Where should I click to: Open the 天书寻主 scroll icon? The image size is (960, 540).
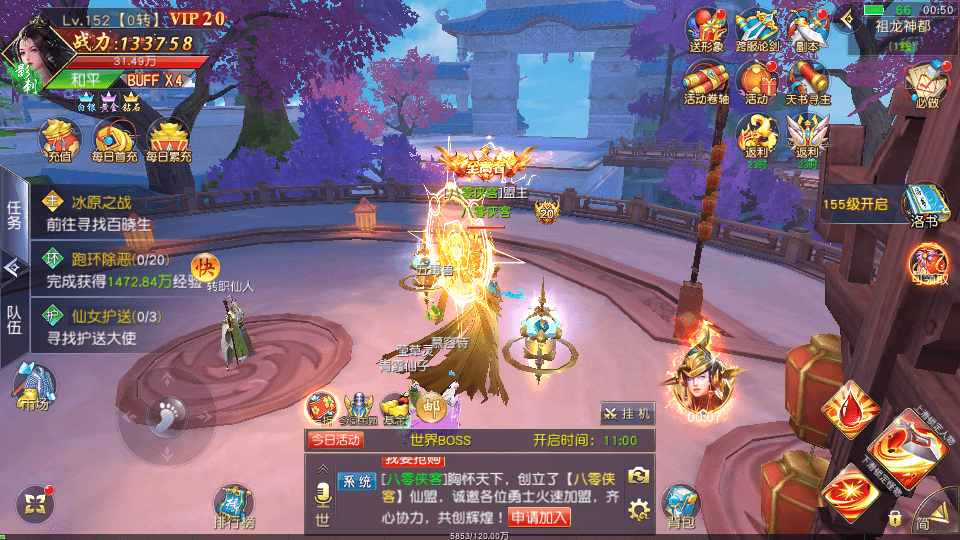coord(806,82)
